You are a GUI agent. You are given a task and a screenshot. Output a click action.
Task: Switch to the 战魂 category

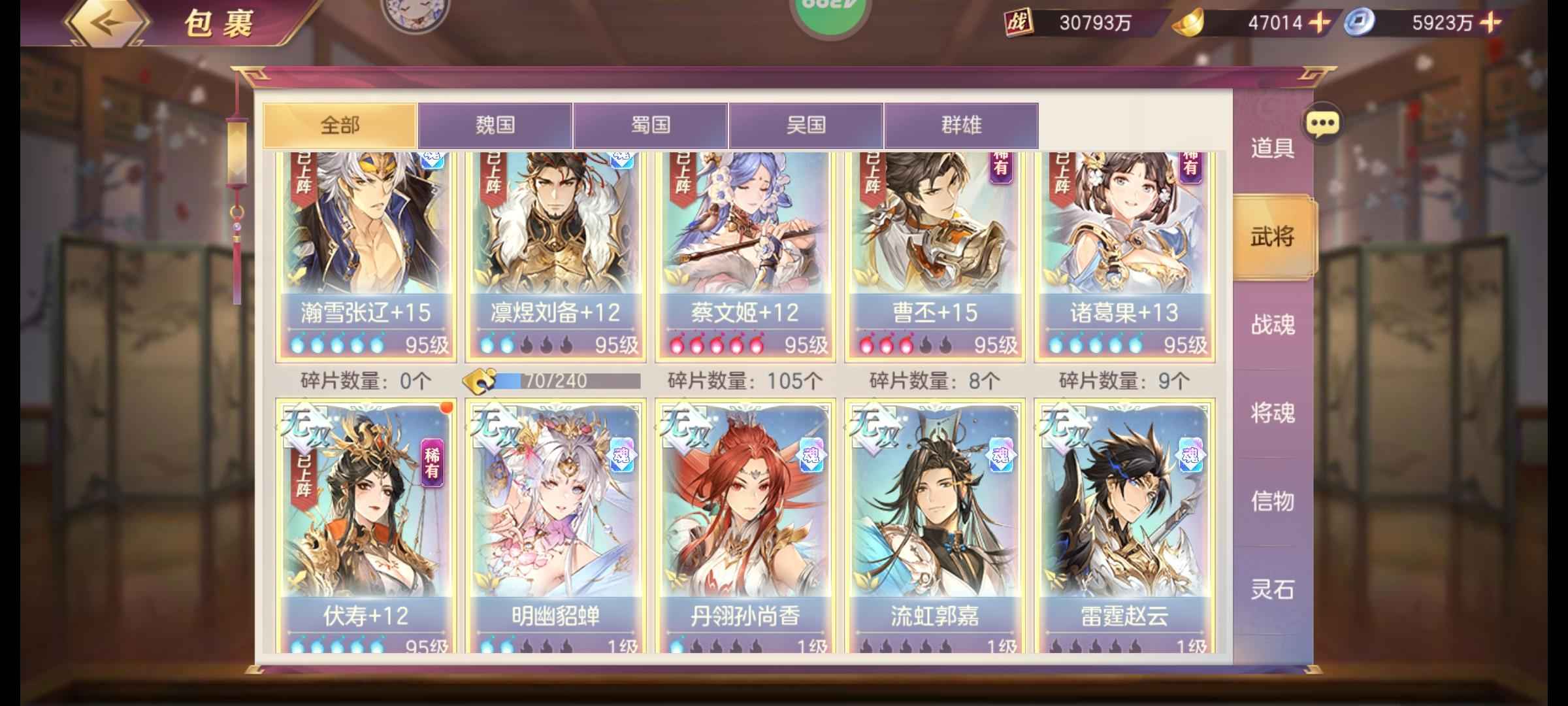[1272, 325]
